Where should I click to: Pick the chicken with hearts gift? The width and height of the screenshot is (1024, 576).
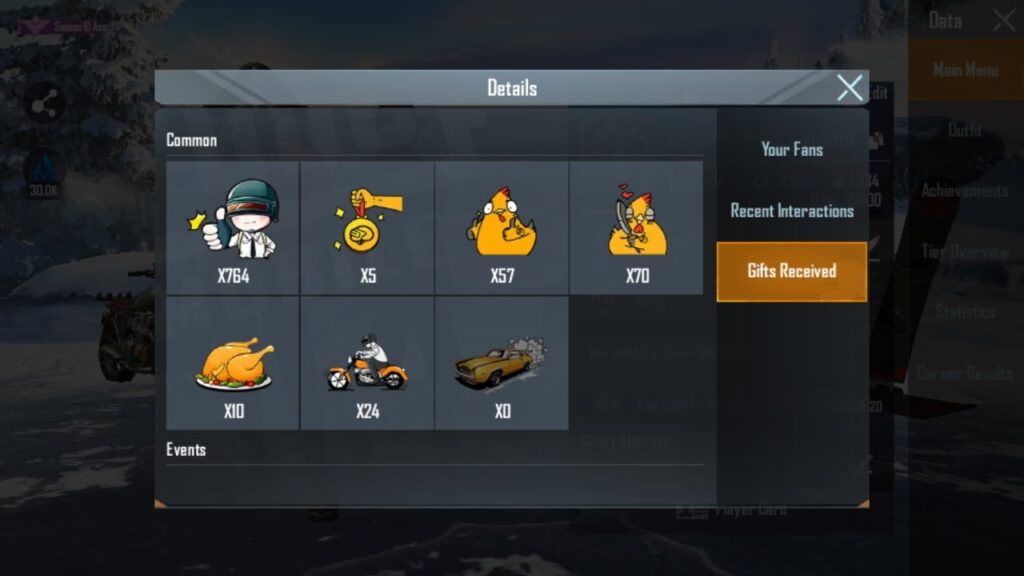tap(636, 228)
